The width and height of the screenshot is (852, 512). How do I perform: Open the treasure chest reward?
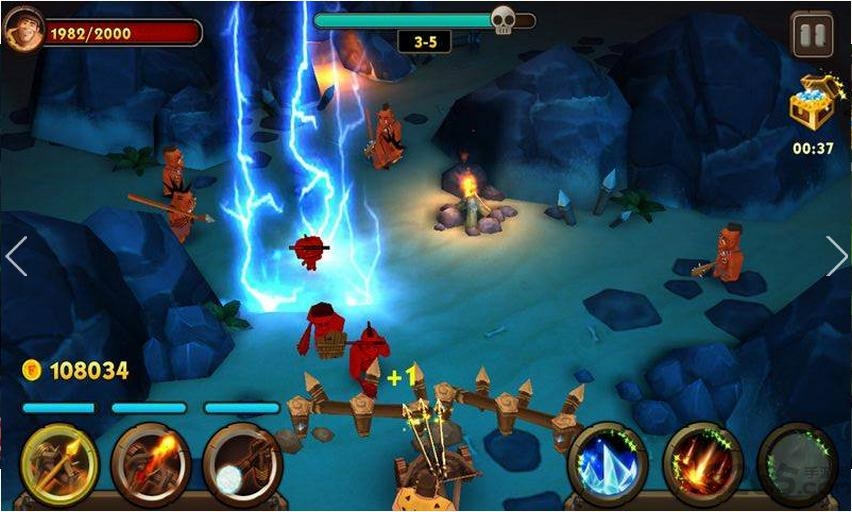click(x=812, y=103)
